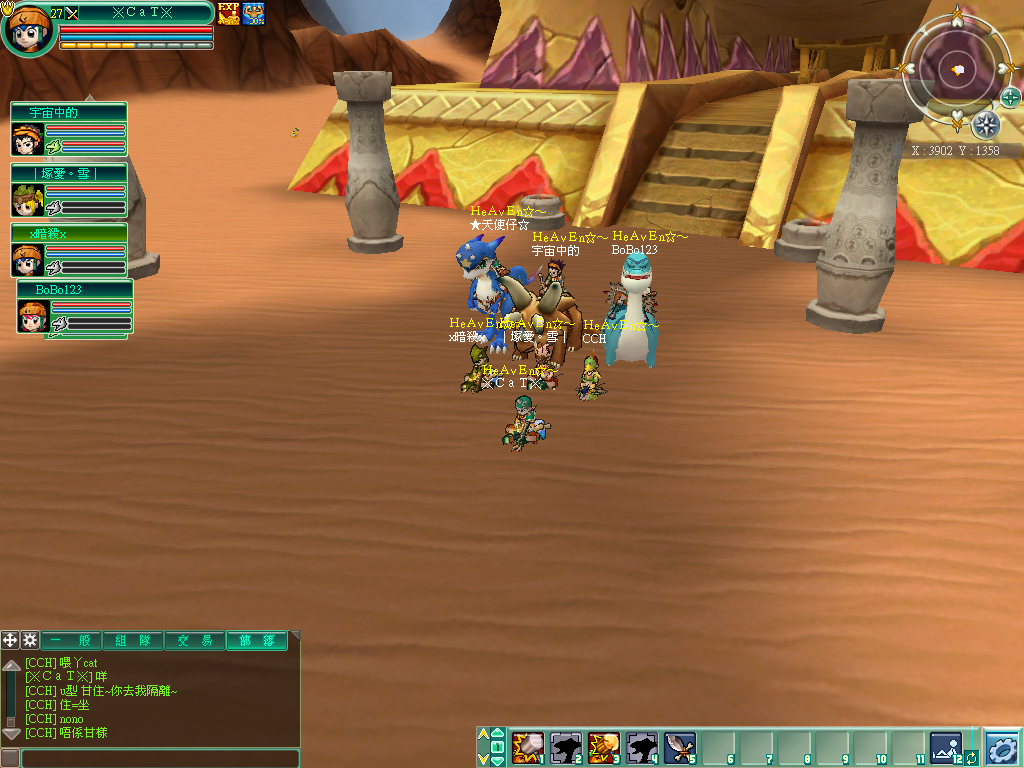
Task: Click your own character portrait
Action: [26, 29]
